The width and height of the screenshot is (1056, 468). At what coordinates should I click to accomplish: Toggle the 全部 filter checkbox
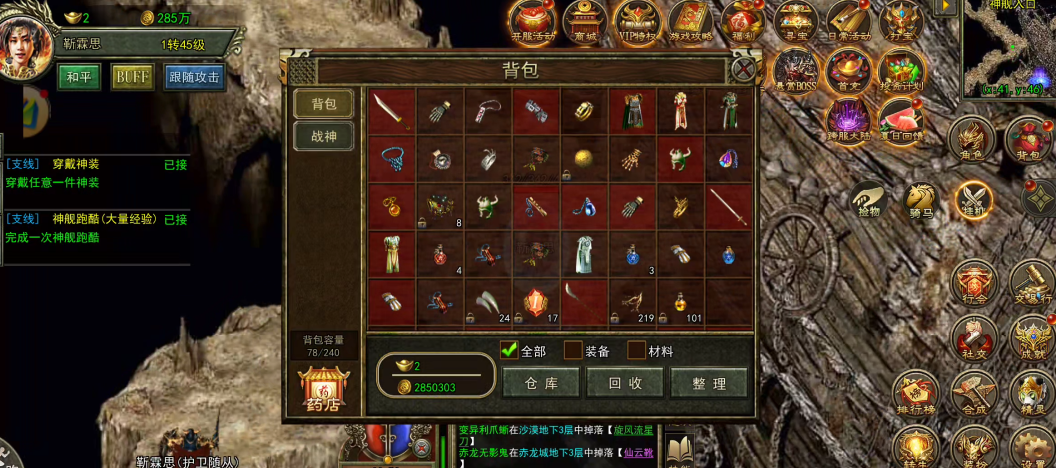509,350
